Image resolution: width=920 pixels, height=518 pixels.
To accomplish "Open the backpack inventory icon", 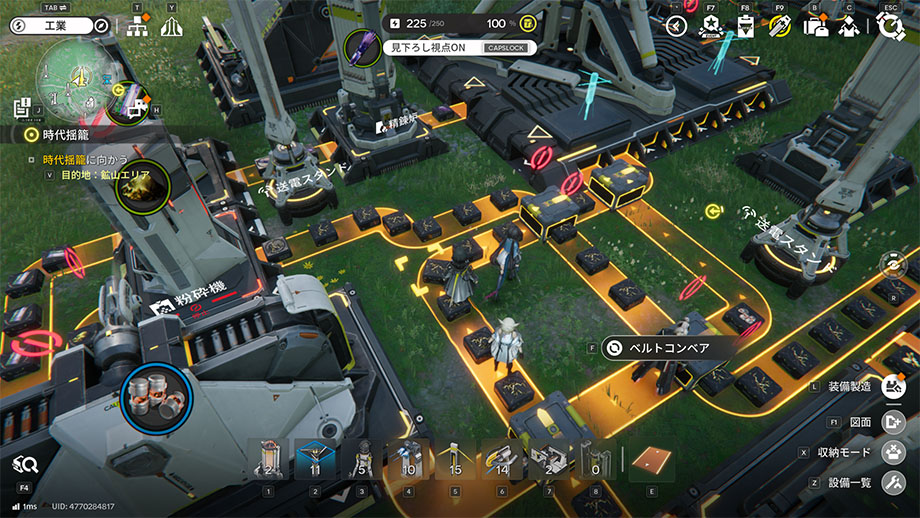I will pyautogui.click(x=815, y=27).
